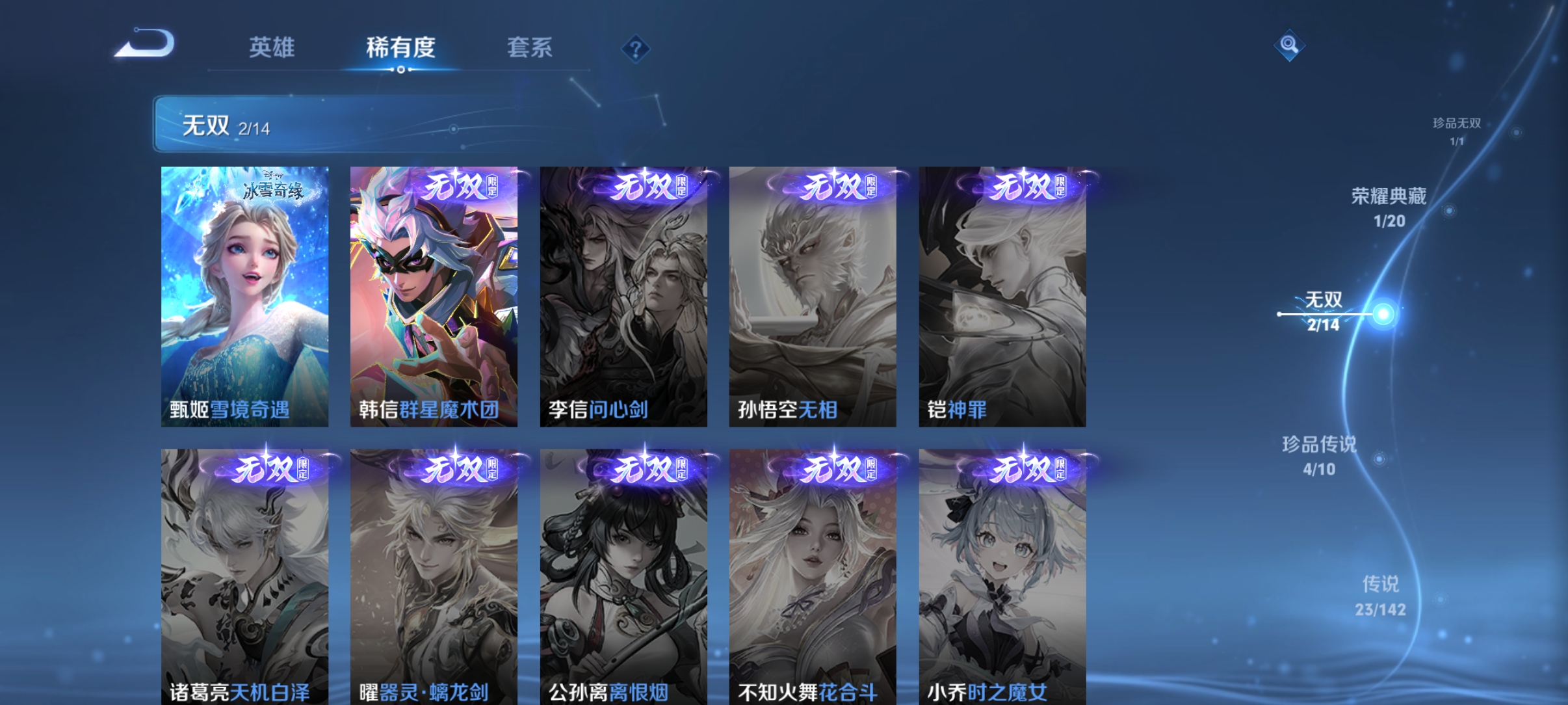The height and width of the screenshot is (705, 1568).
Task: Open the help question mark icon
Action: 636,49
